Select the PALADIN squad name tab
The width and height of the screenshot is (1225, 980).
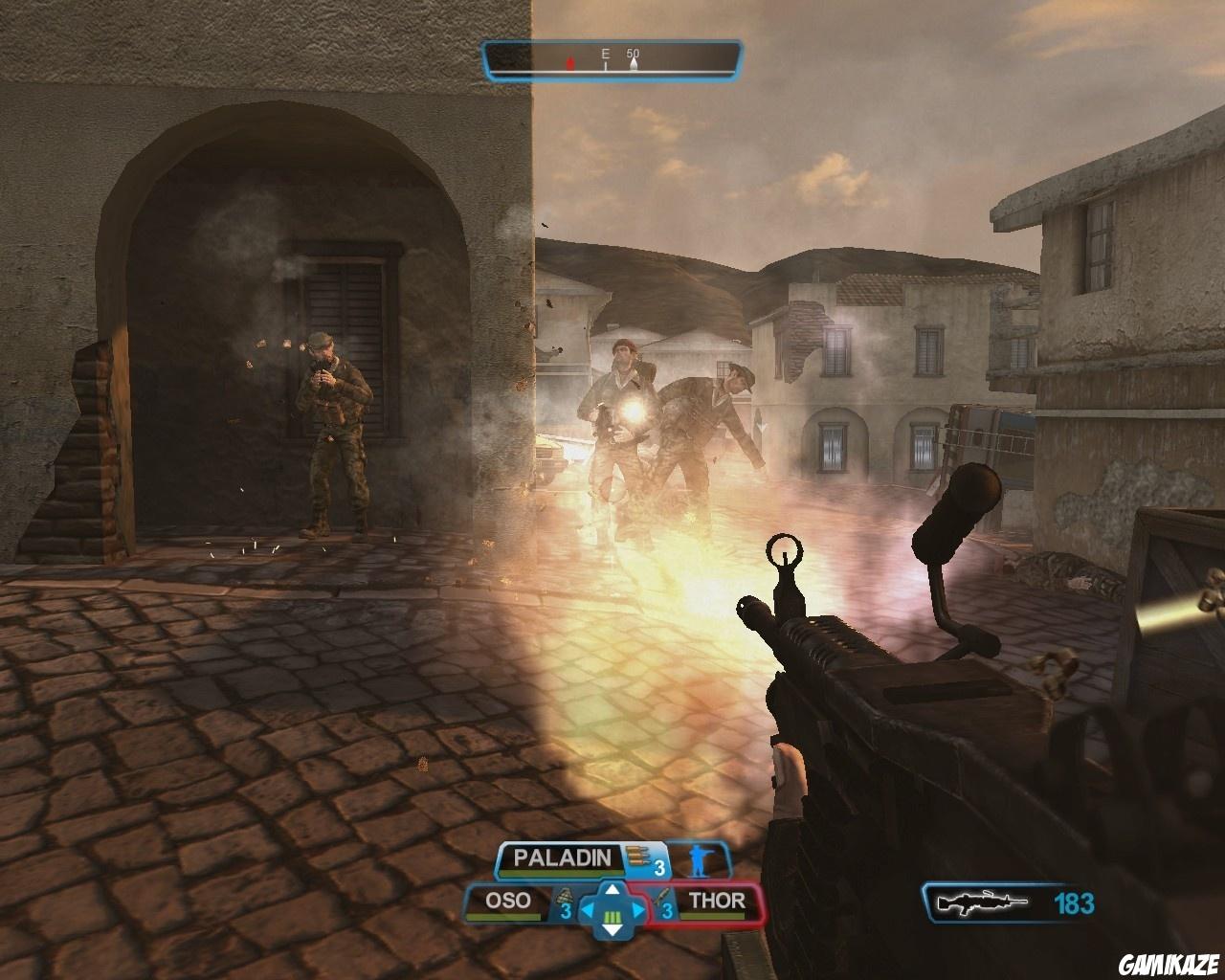coord(563,856)
